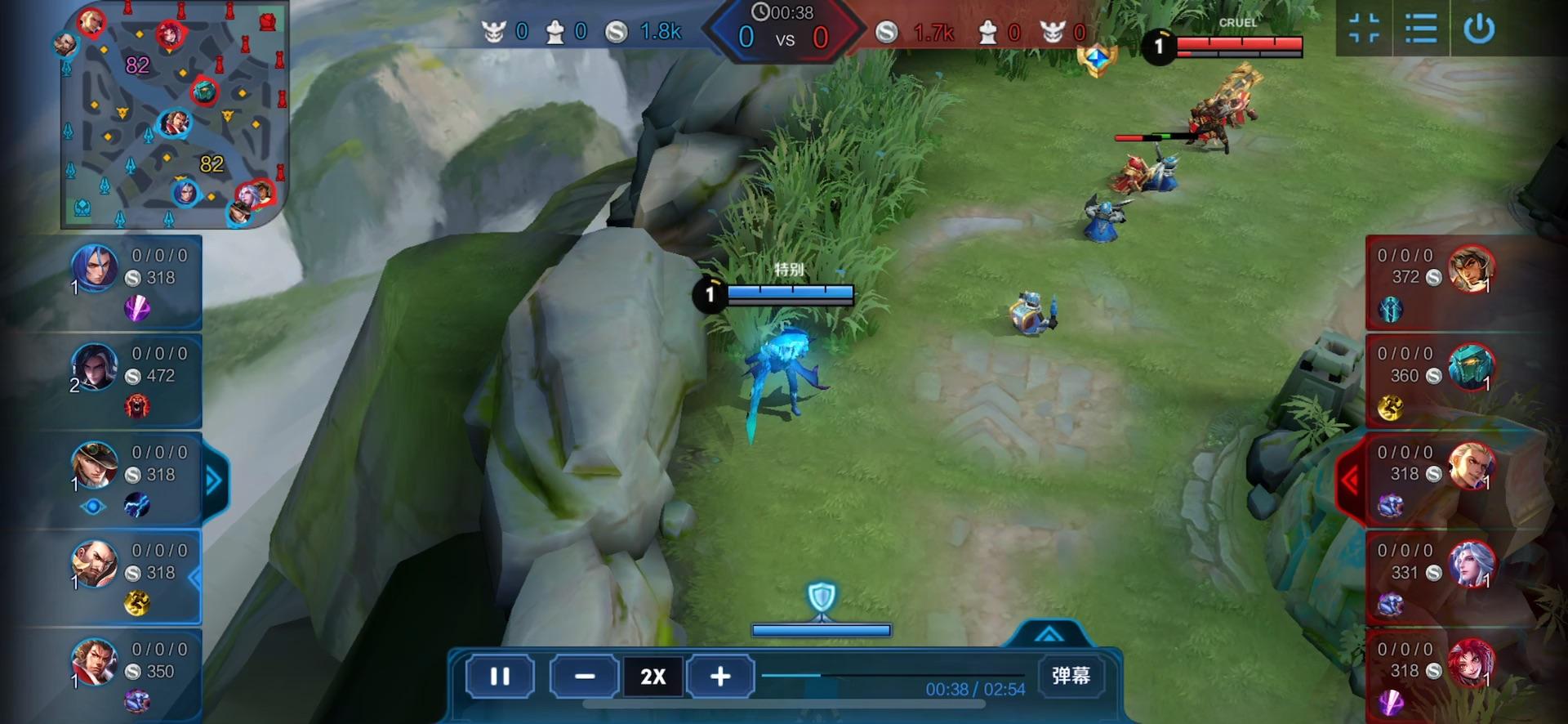
Task: Toggle the 弹幕 bullet comments button
Action: 1071,676
